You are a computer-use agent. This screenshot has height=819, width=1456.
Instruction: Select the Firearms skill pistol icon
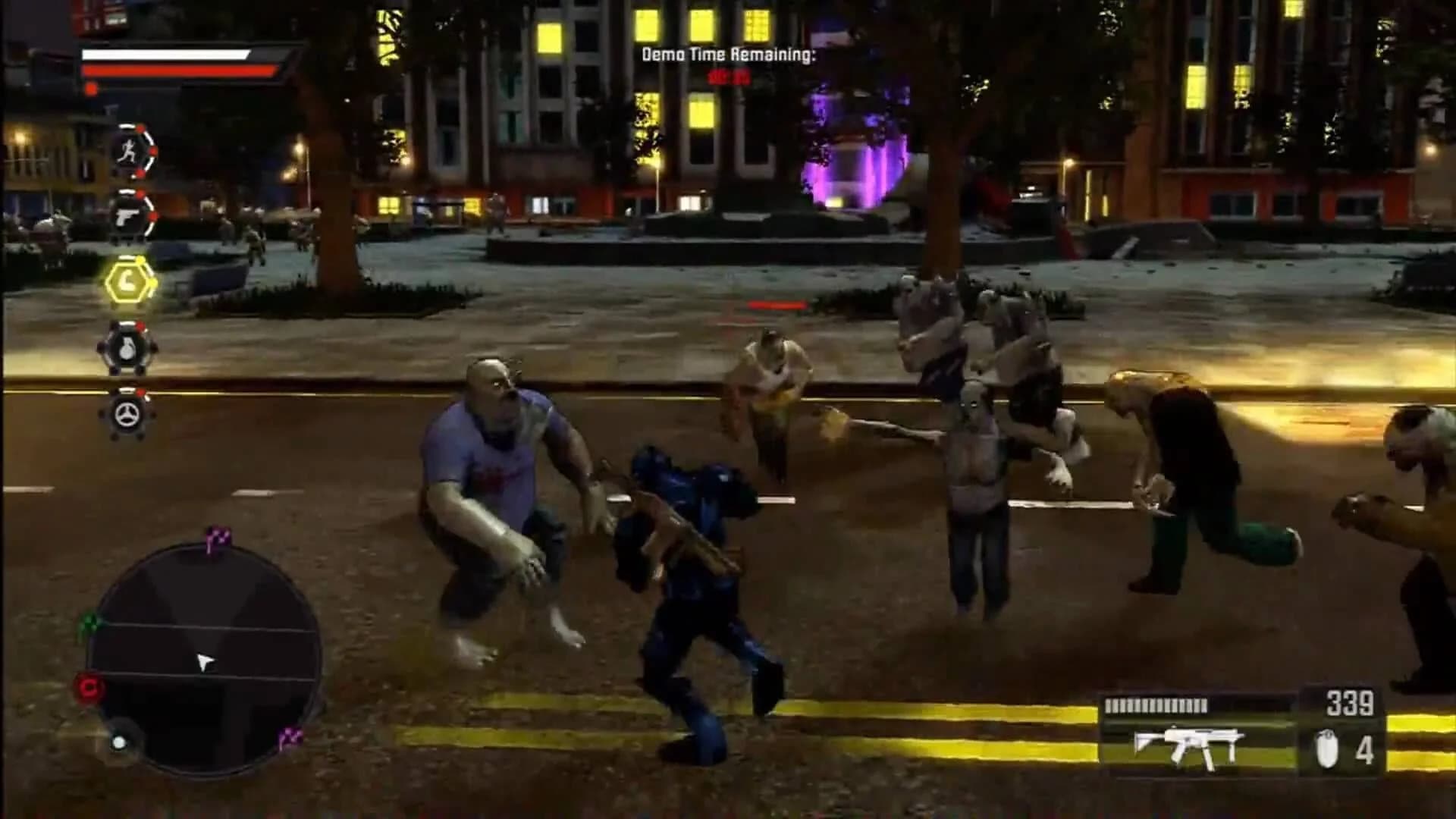[129, 216]
